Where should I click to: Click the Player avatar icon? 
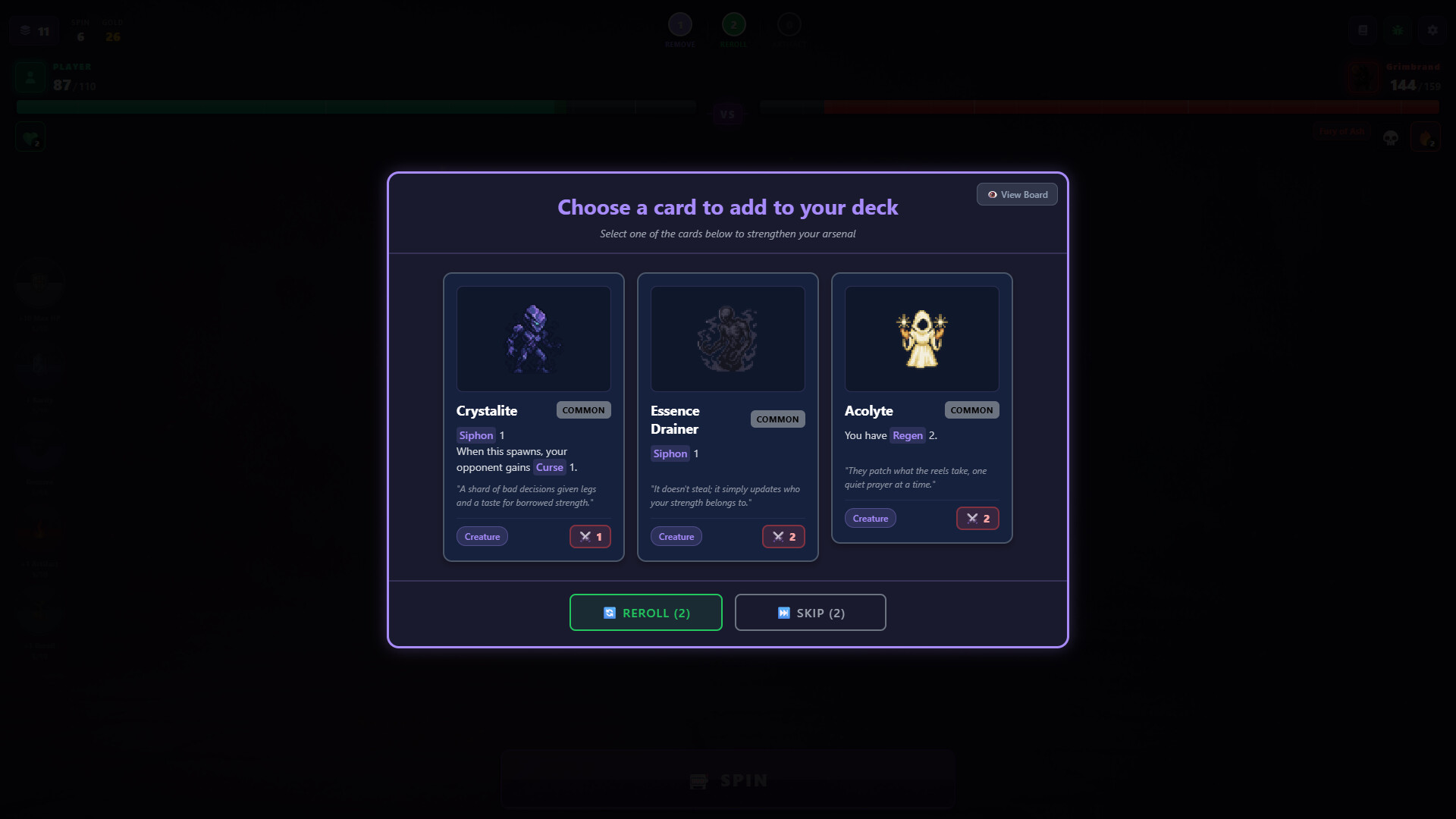coord(30,77)
